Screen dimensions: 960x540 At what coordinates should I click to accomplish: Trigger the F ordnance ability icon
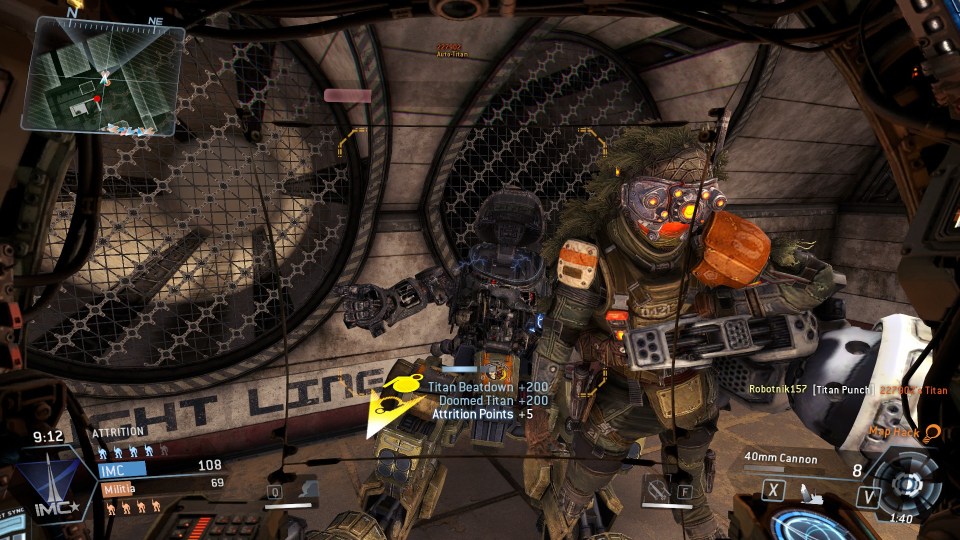point(668,491)
